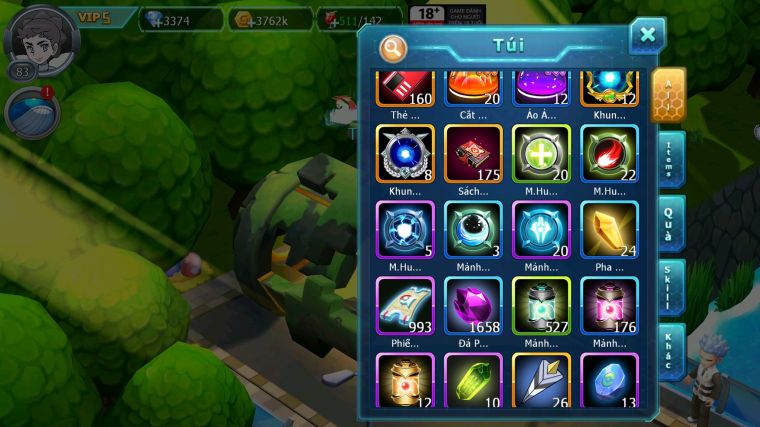Choose the pink lantern Mảnh with 176
The width and height of the screenshot is (760, 427).
[609, 305]
